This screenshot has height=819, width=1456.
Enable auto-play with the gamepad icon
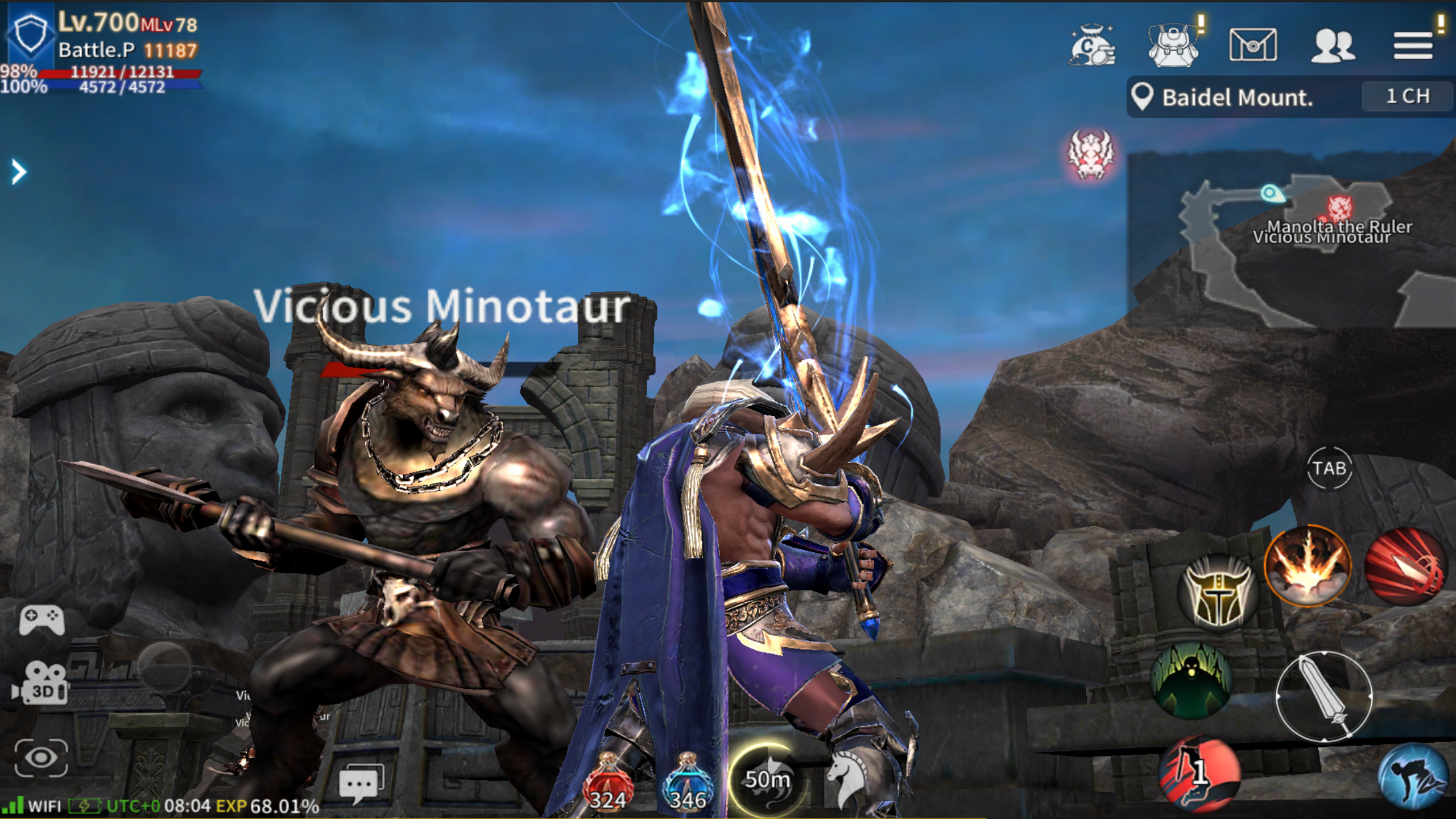pos(41,618)
